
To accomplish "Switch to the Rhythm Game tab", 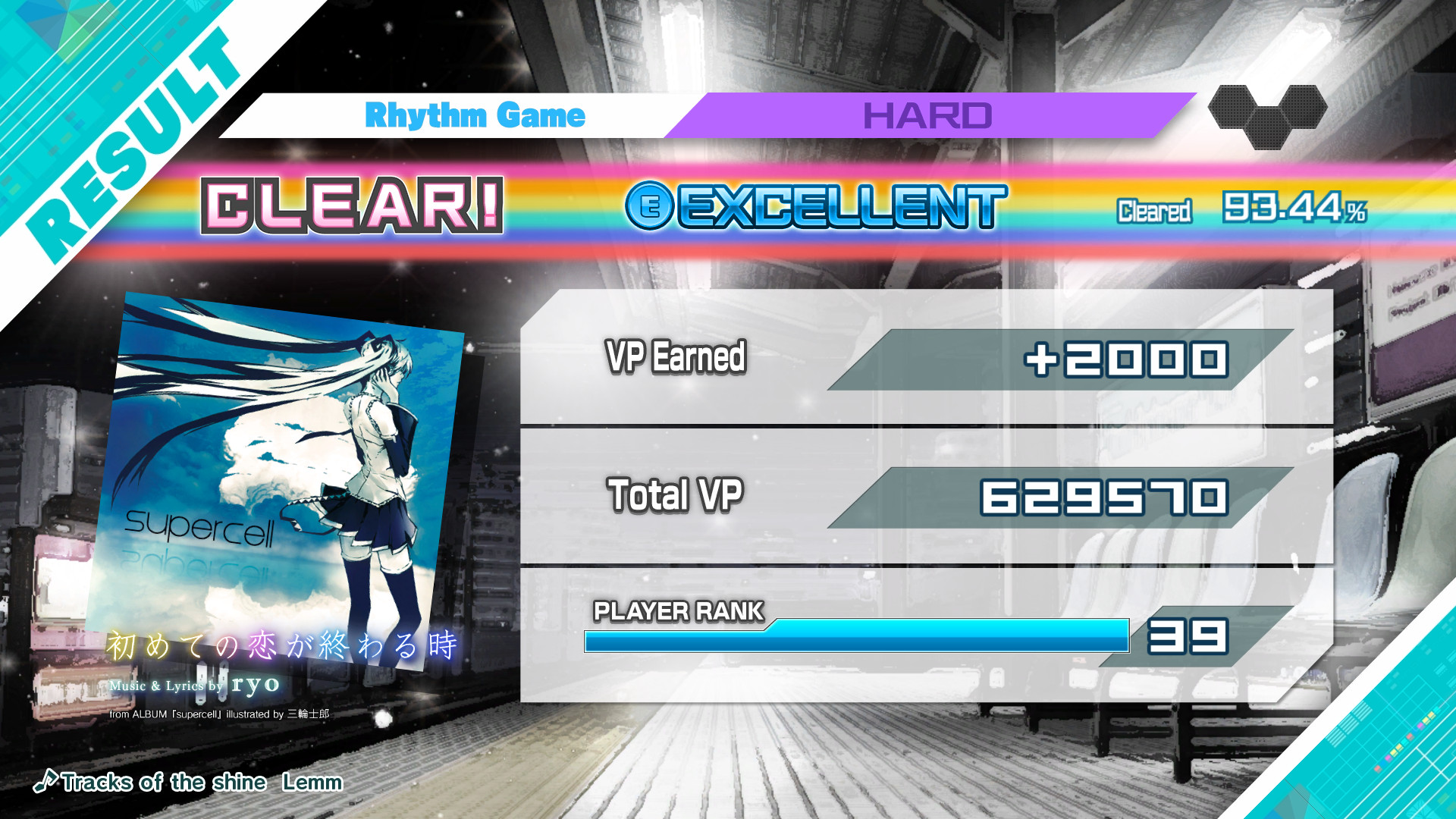I will (475, 115).
